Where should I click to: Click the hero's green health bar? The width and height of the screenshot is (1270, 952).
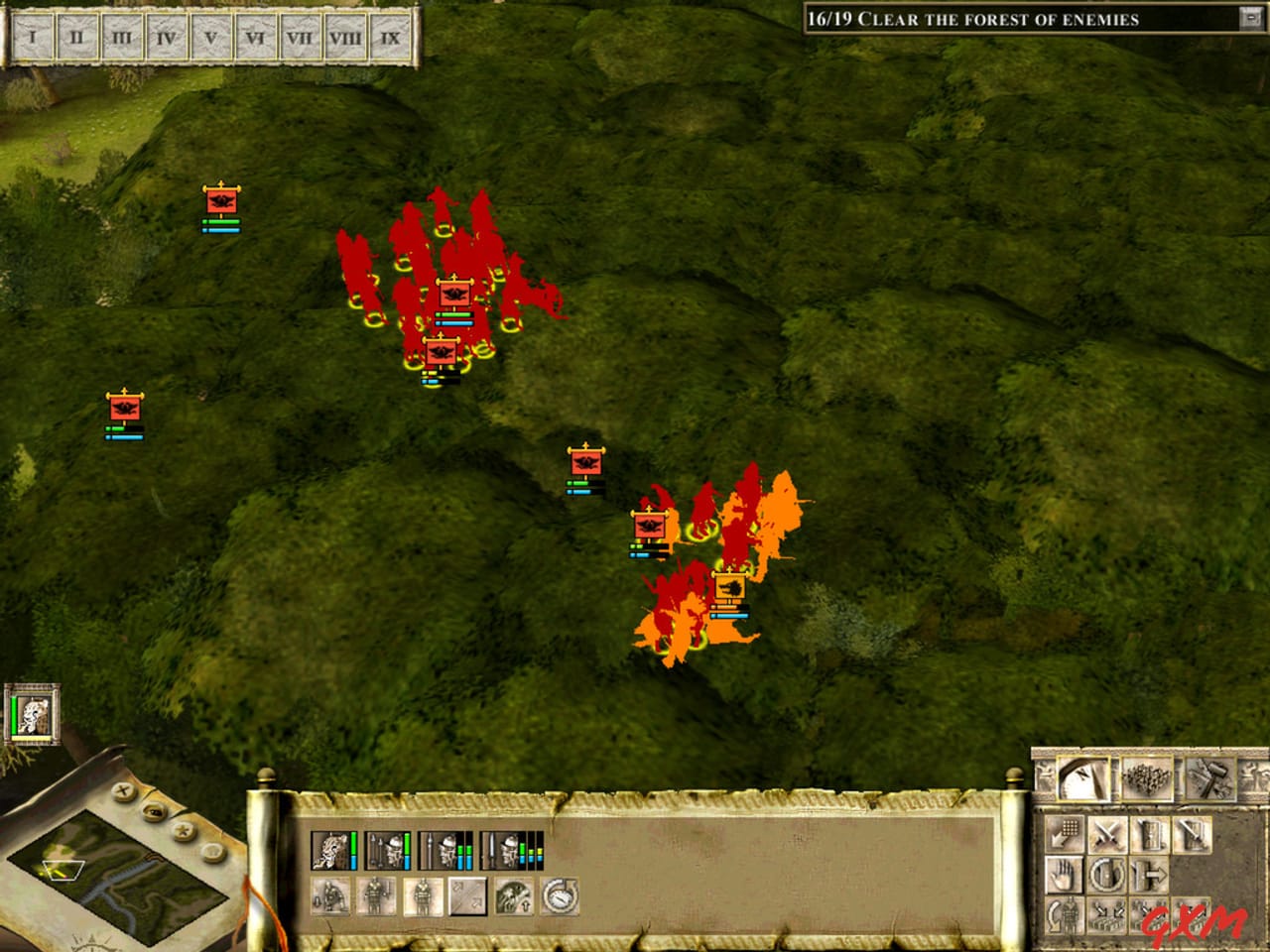click(x=353, y=843)
